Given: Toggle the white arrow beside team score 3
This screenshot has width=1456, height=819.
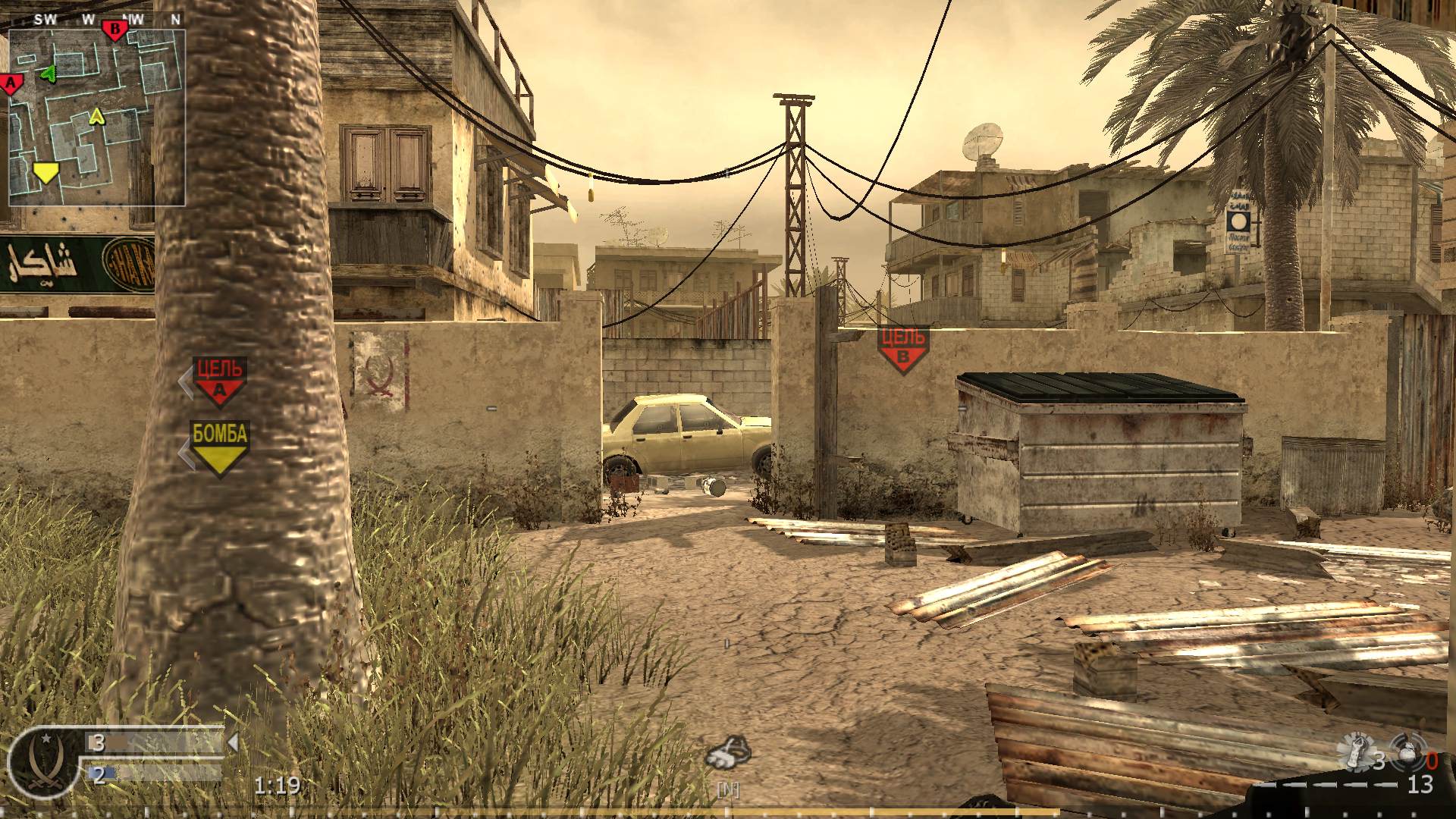Looking at the screenshot, I should [232, 743].
